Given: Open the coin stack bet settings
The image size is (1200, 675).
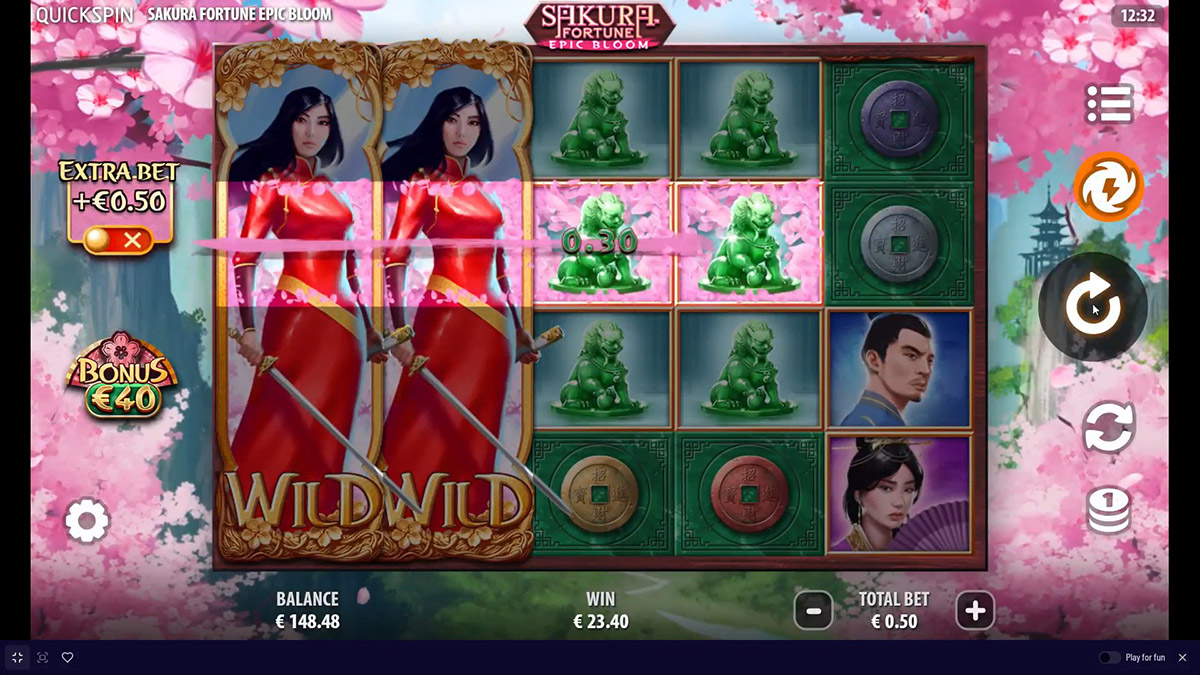Looking at the screenshot, I should [1108, 511].
